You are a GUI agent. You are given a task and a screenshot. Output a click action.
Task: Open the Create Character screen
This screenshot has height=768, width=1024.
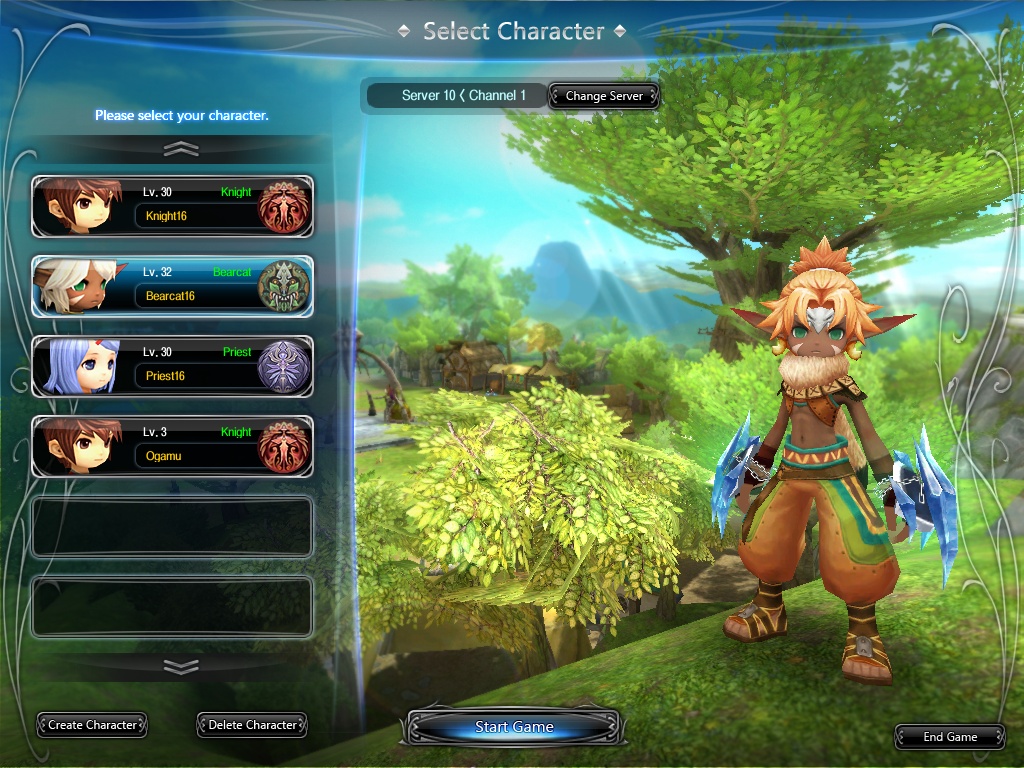click(92, 725)
